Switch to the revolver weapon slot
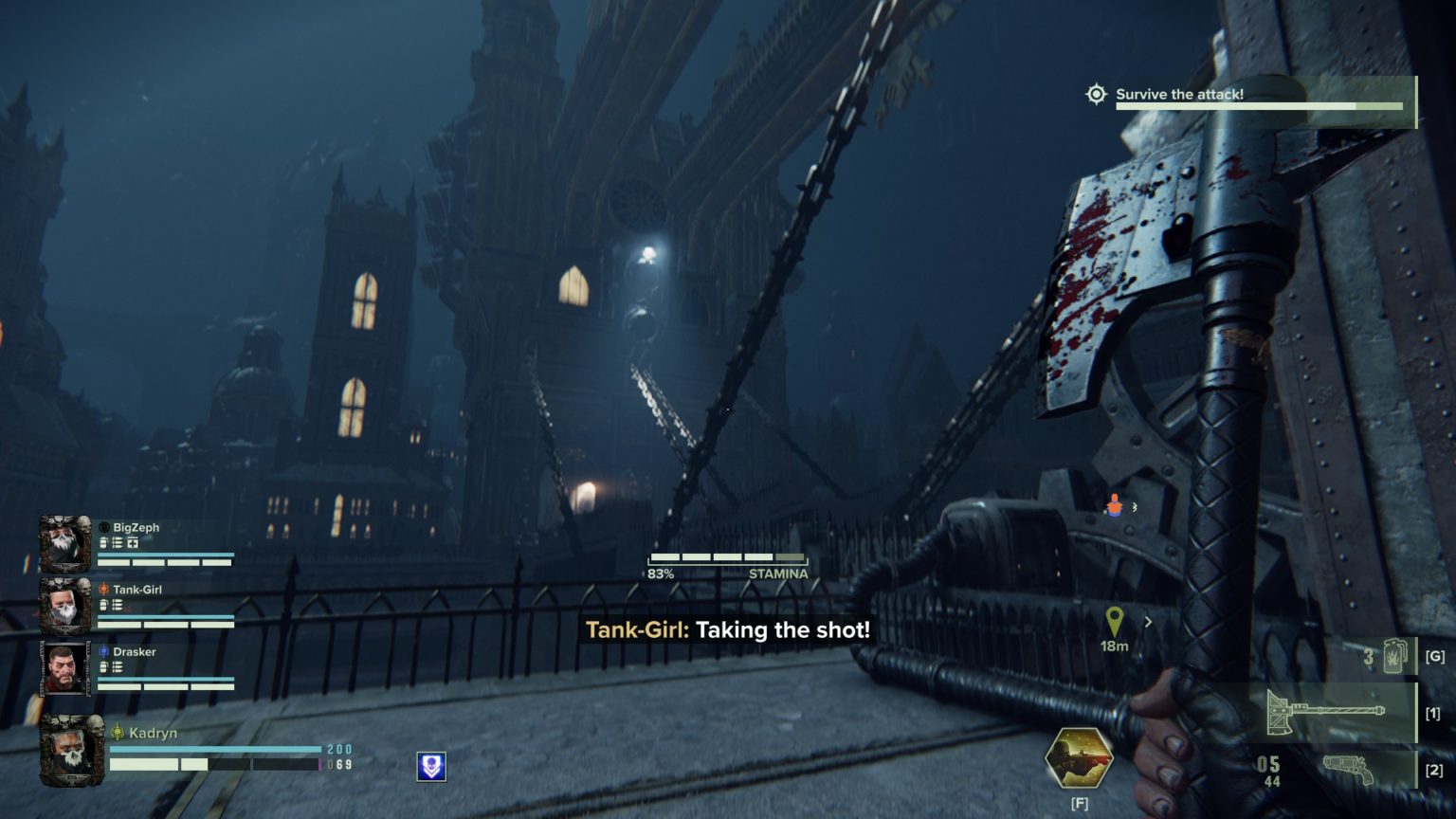This screenshot has width=1456, height=819. coord(1346,769)
